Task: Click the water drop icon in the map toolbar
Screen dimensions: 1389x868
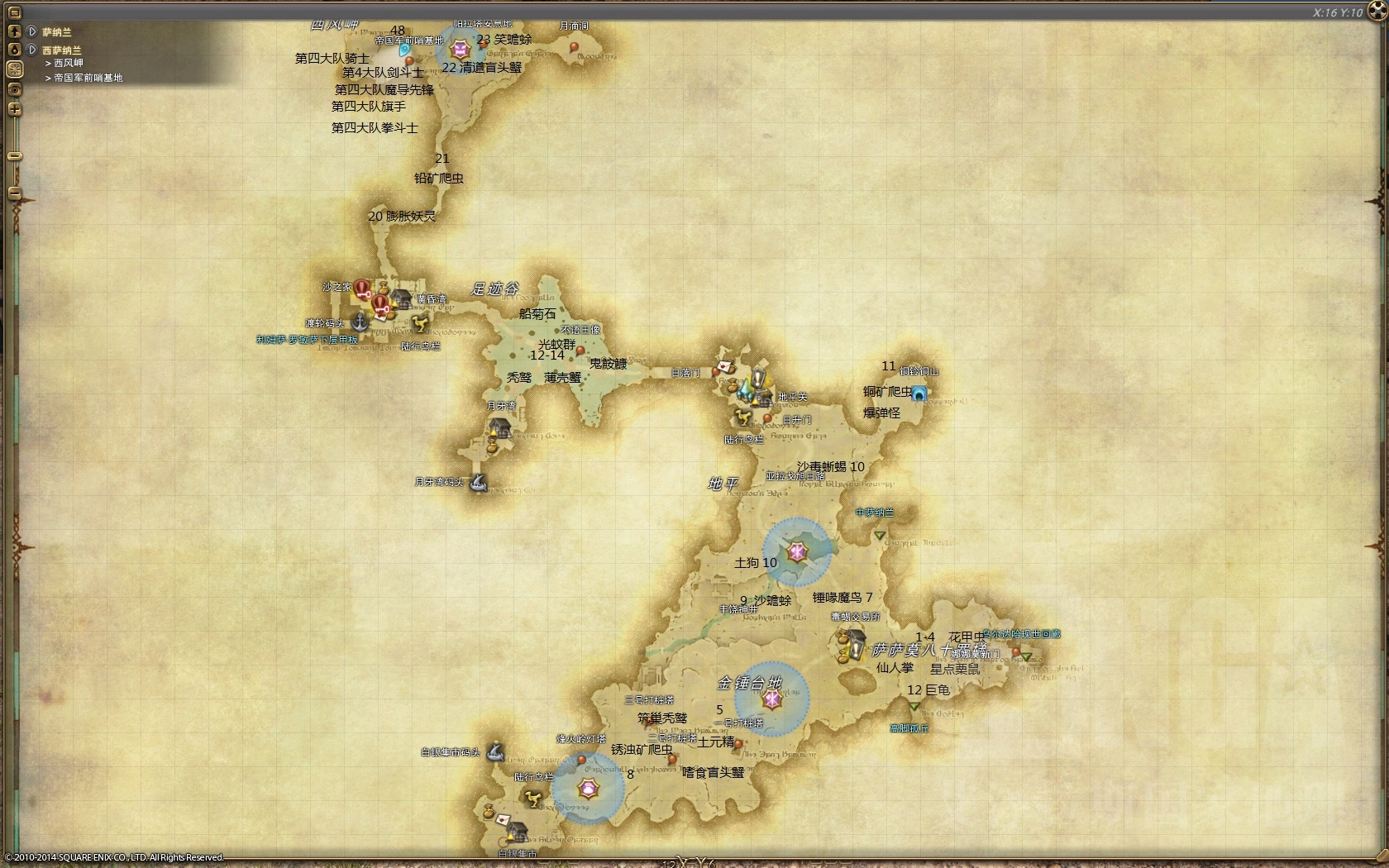Action: tap(13, 49)
